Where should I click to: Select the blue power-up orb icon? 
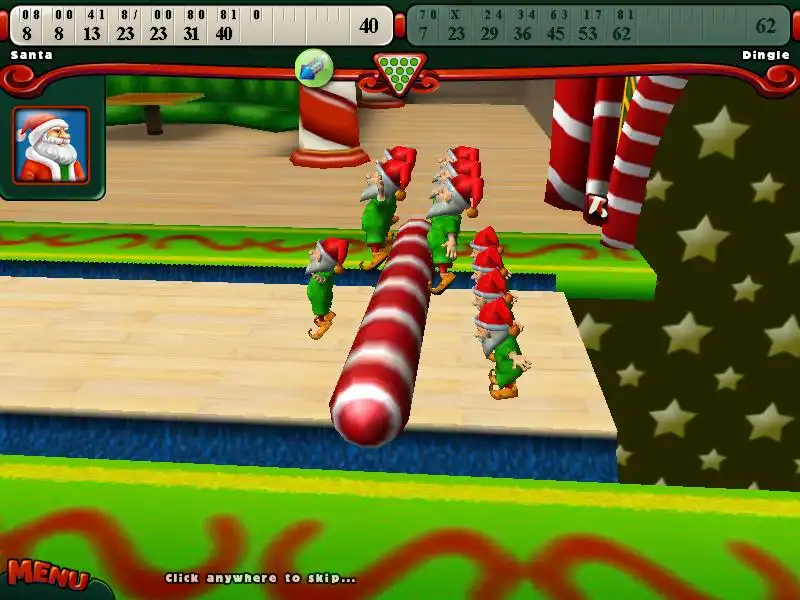tap(314, 68)
